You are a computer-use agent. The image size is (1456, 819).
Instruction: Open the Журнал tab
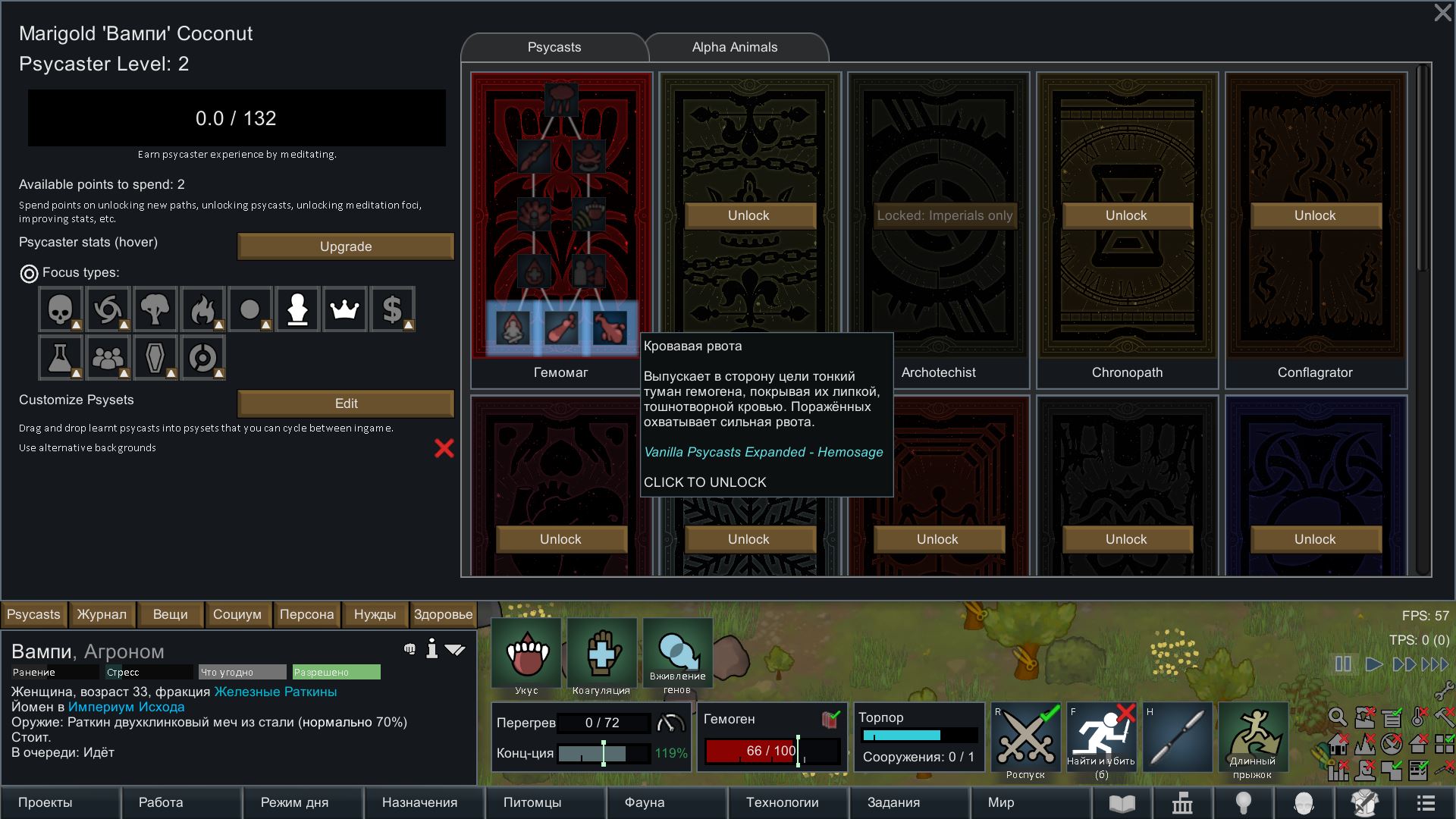click(x=102, y=614)
